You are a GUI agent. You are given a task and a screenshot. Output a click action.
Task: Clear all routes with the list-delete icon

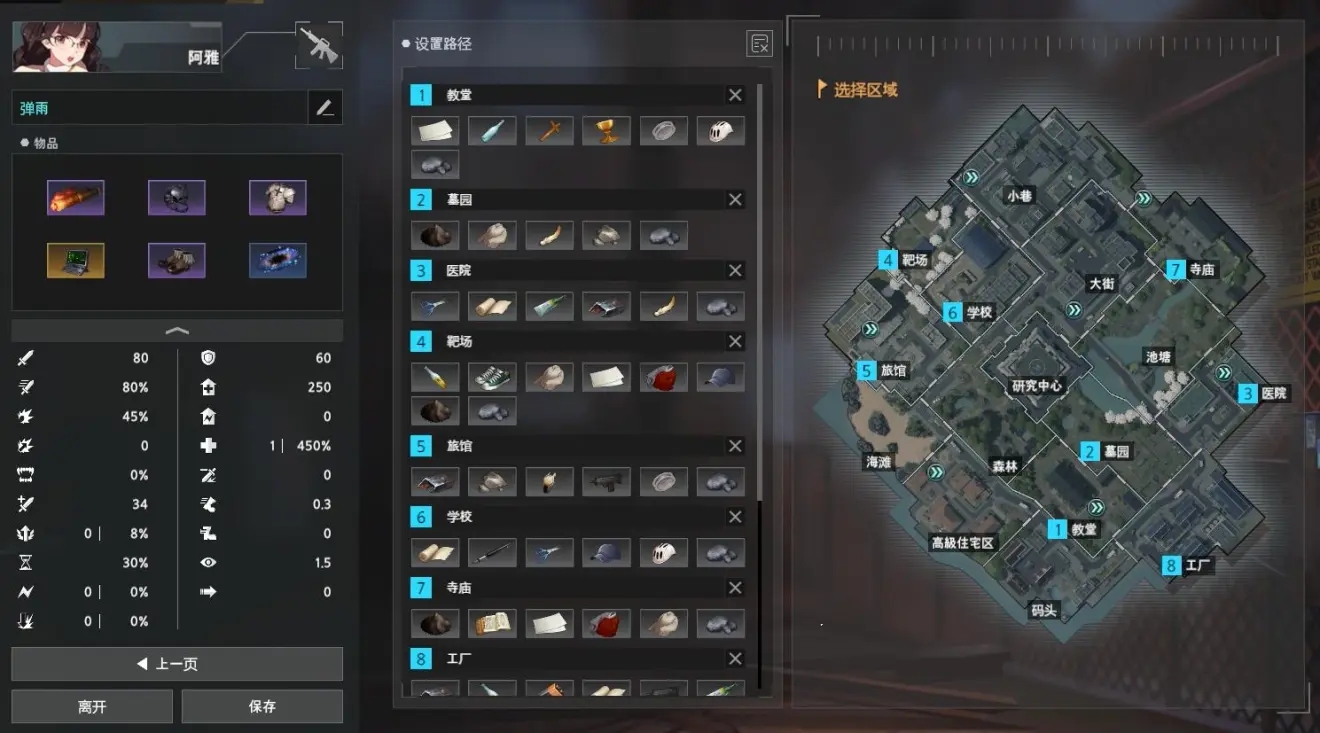coord(759,44)
